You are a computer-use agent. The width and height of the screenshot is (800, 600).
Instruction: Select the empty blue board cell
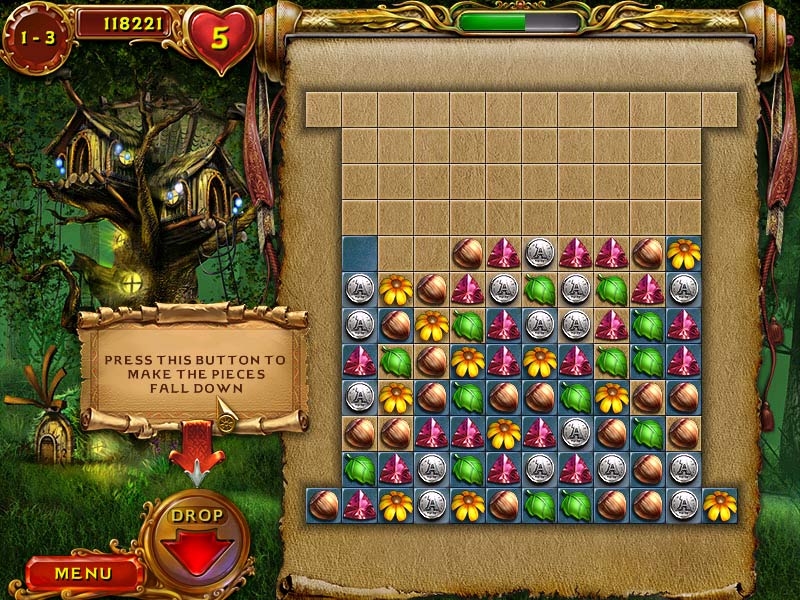[359, 253]
